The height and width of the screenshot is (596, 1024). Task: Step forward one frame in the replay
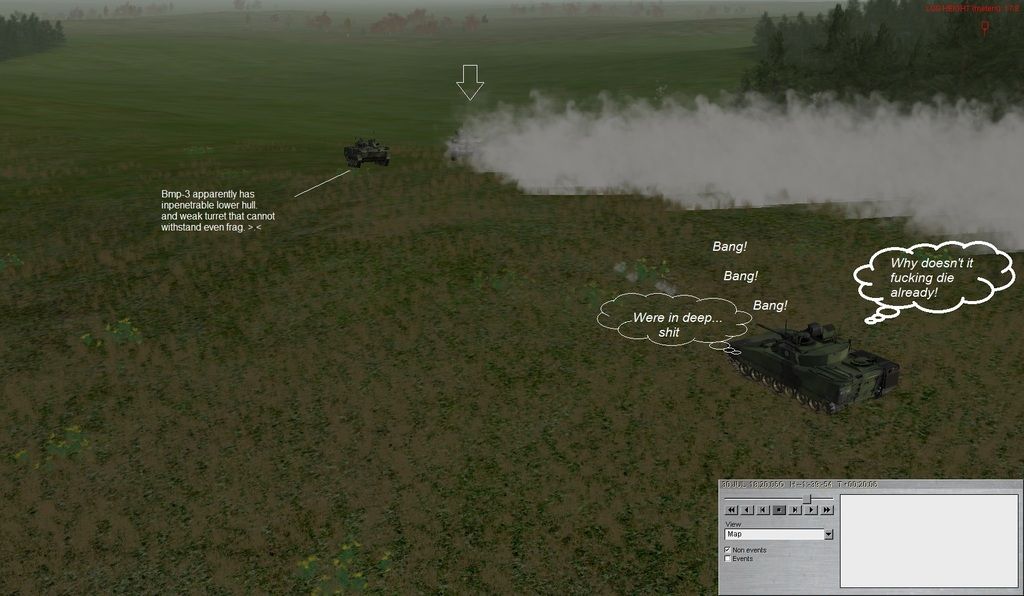pyautogui.click(x=795, y=510)
